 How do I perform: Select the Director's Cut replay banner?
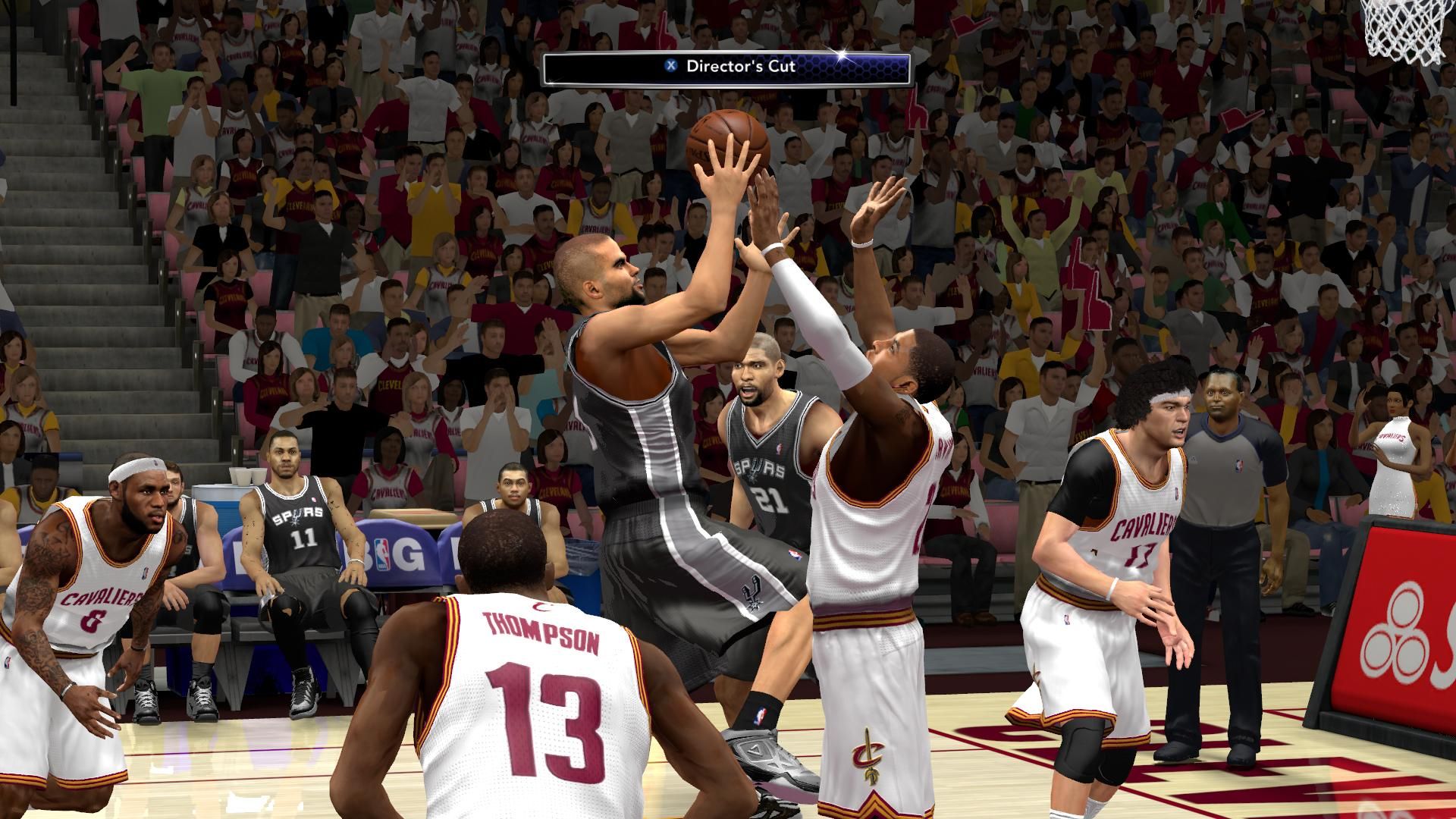(726, 67)
